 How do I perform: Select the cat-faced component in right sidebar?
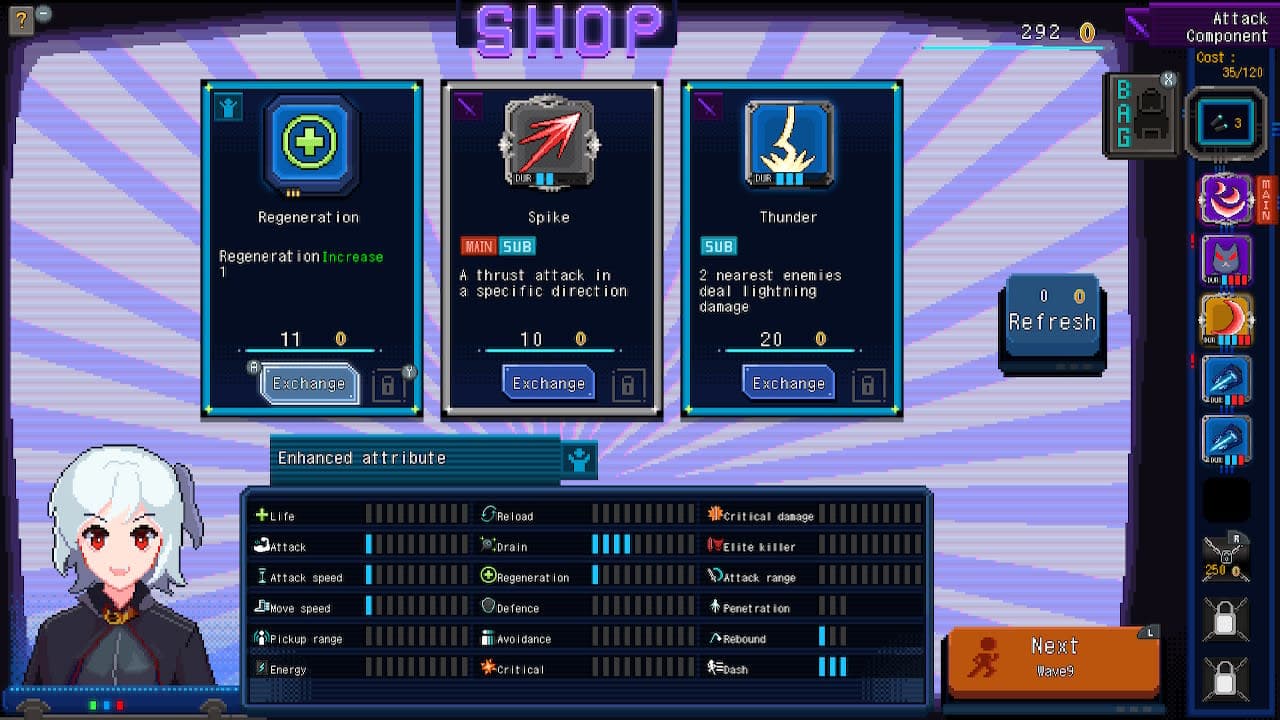tap(1226, 259)
